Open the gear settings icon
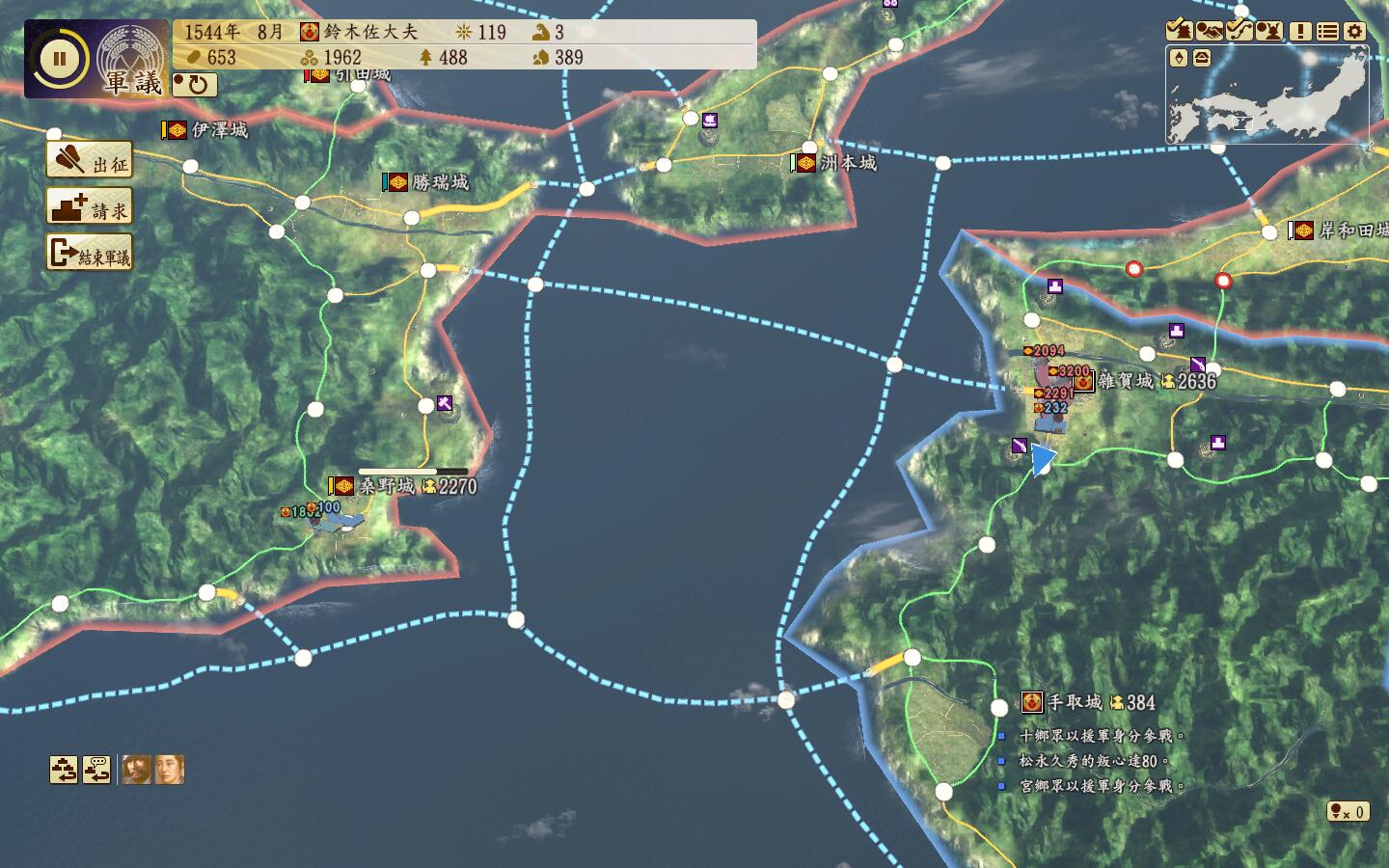This screenshot has height=868, width=1389. pos(1355,31)
